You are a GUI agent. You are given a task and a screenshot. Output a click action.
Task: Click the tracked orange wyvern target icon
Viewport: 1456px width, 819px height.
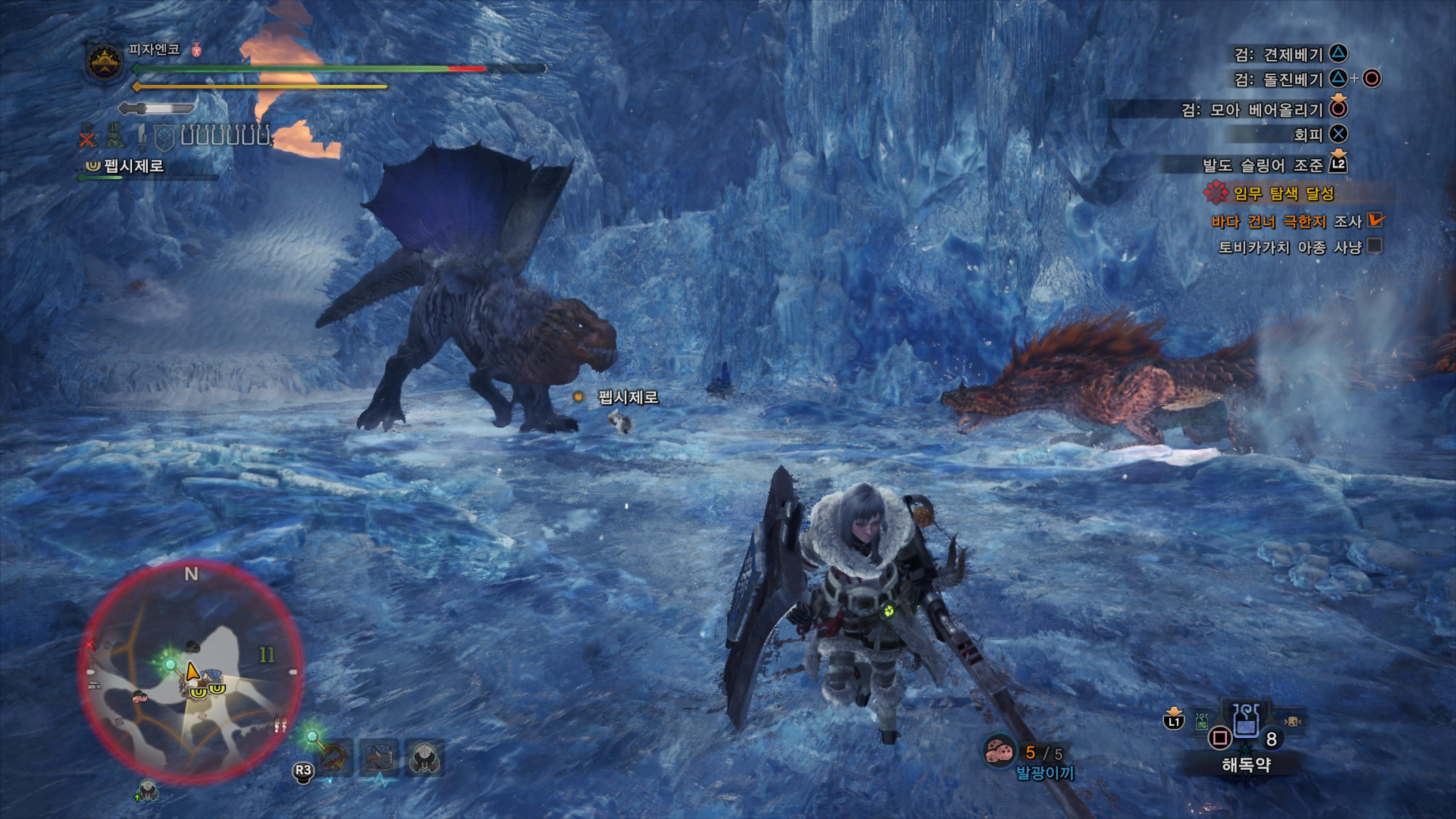click(x=334, y=758)
